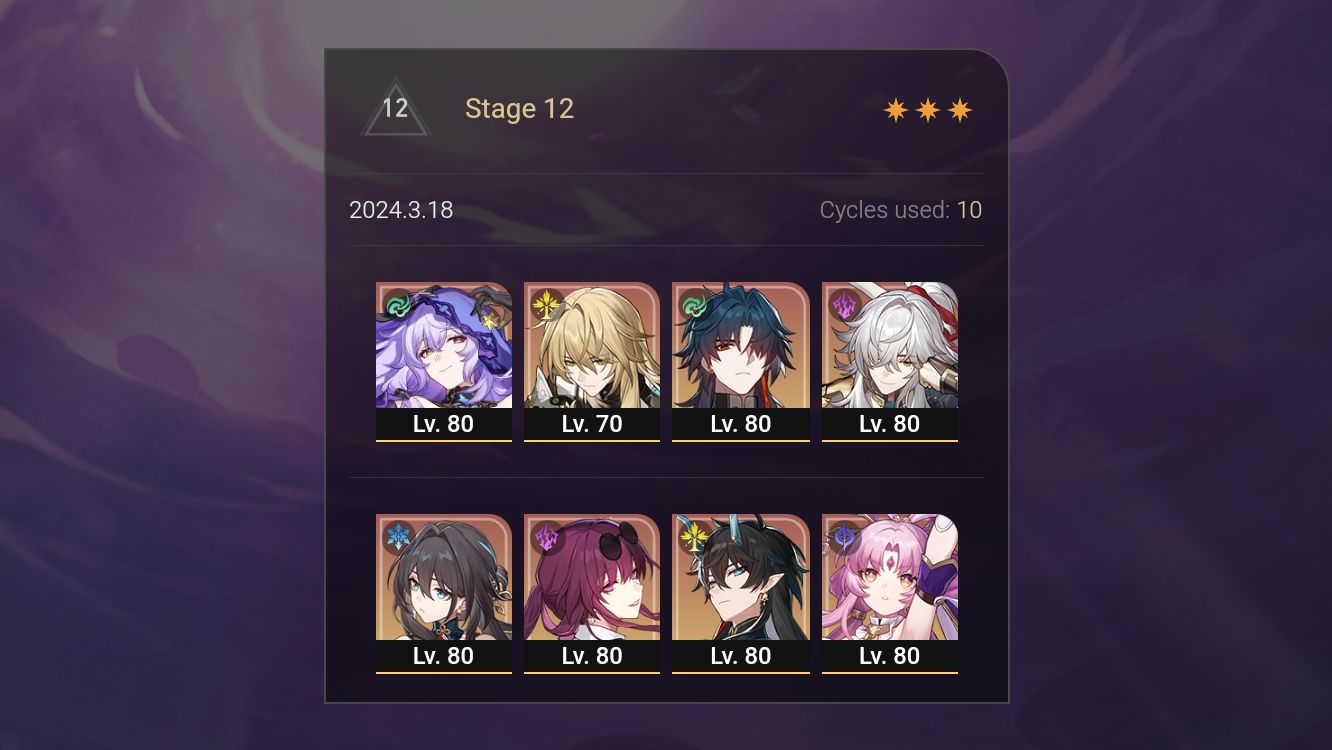
Task: Toggle the third star rating
Action: click(960, 109)
